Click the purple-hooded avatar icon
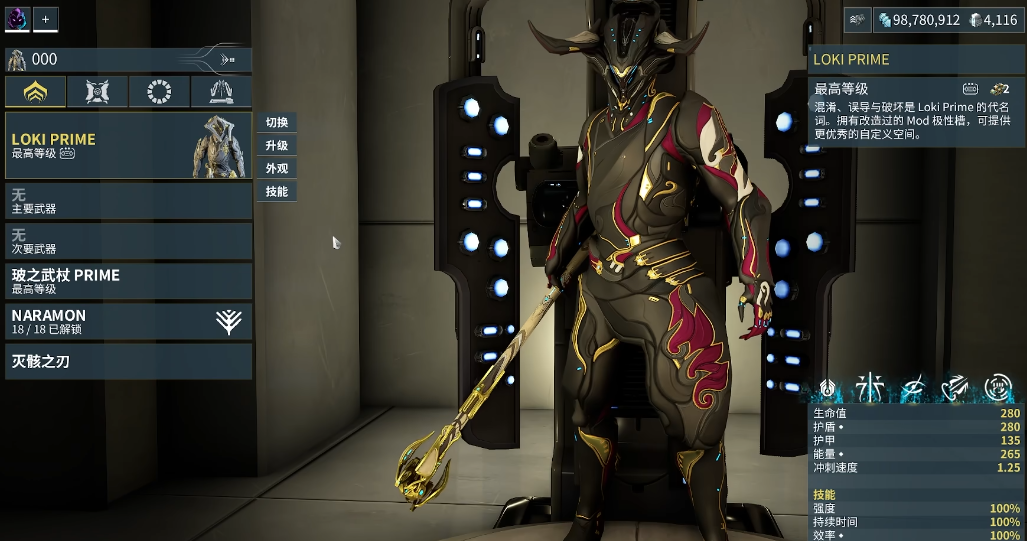 point(17,18)
